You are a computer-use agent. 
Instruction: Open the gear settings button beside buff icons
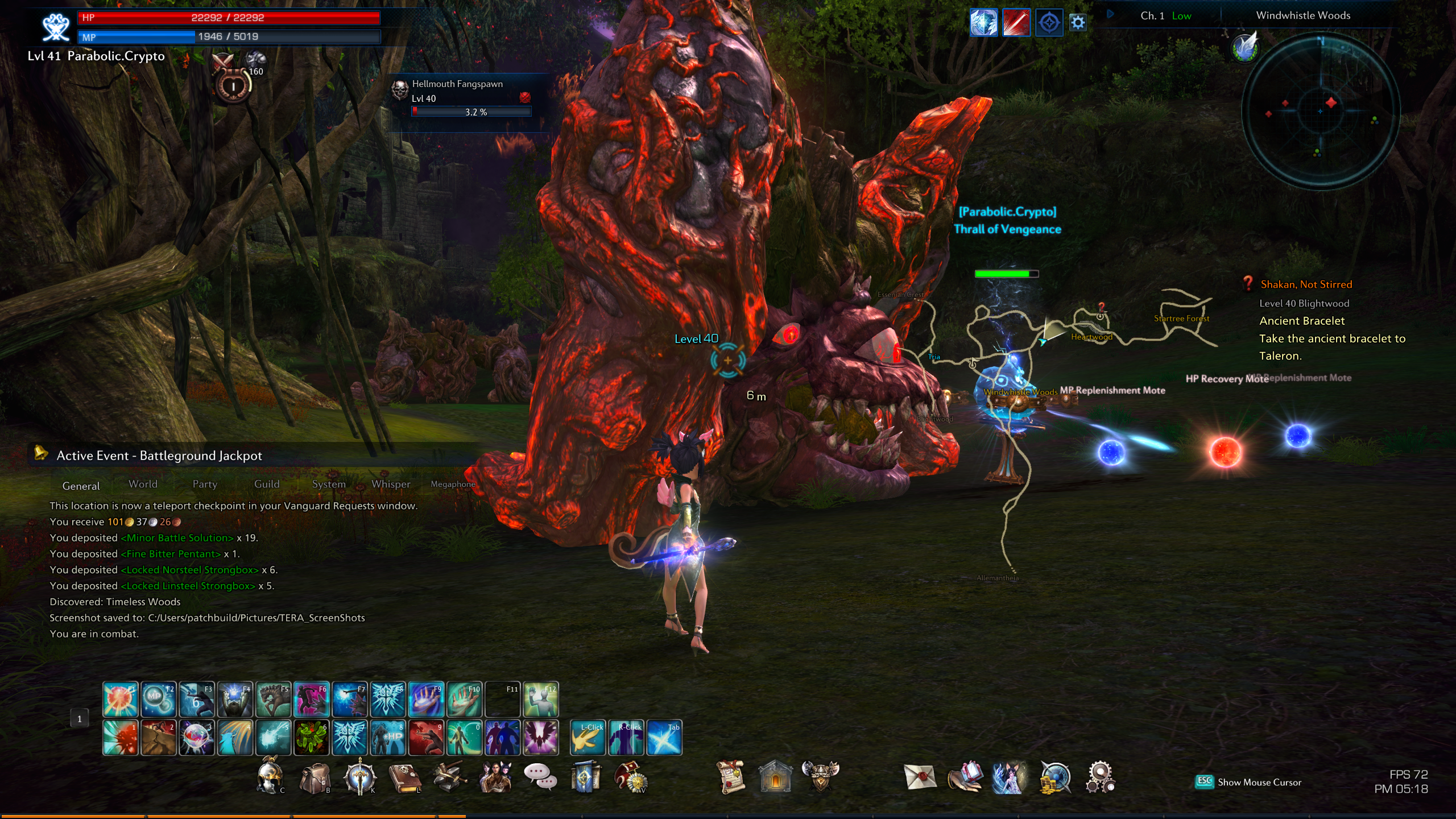(1078, 23)
